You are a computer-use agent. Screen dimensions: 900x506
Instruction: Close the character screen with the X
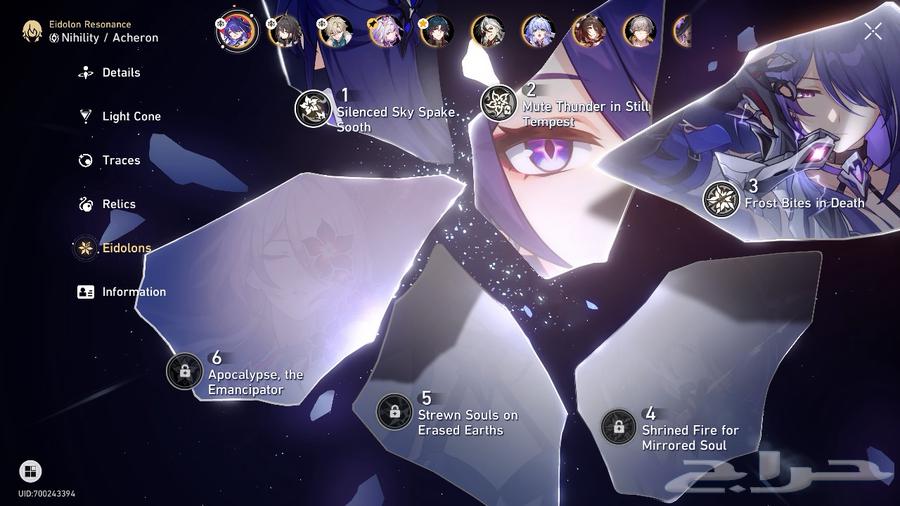click(x=873, y=32)
